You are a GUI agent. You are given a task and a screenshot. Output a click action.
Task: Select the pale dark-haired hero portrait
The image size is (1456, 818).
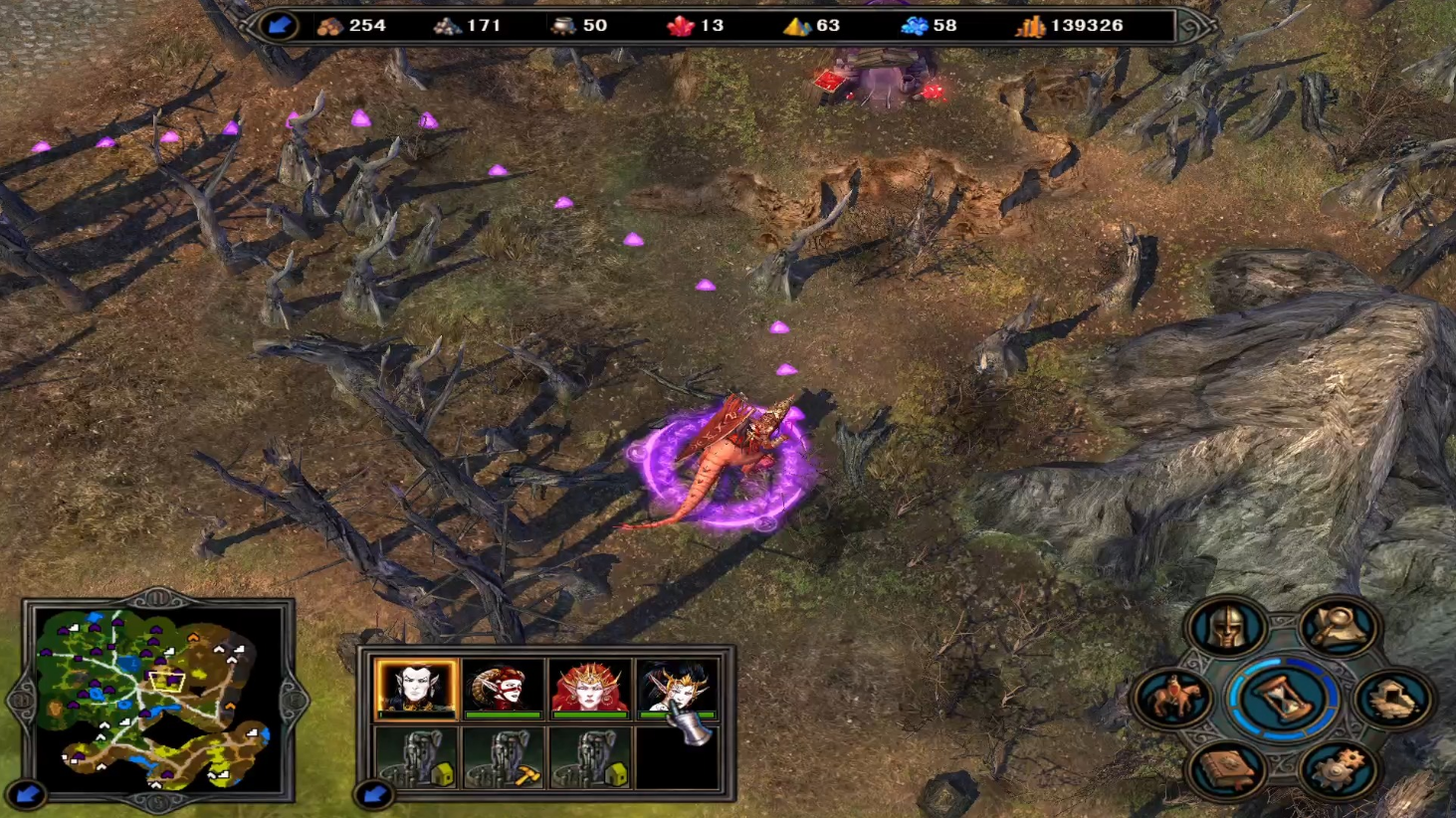coord(417,687)
